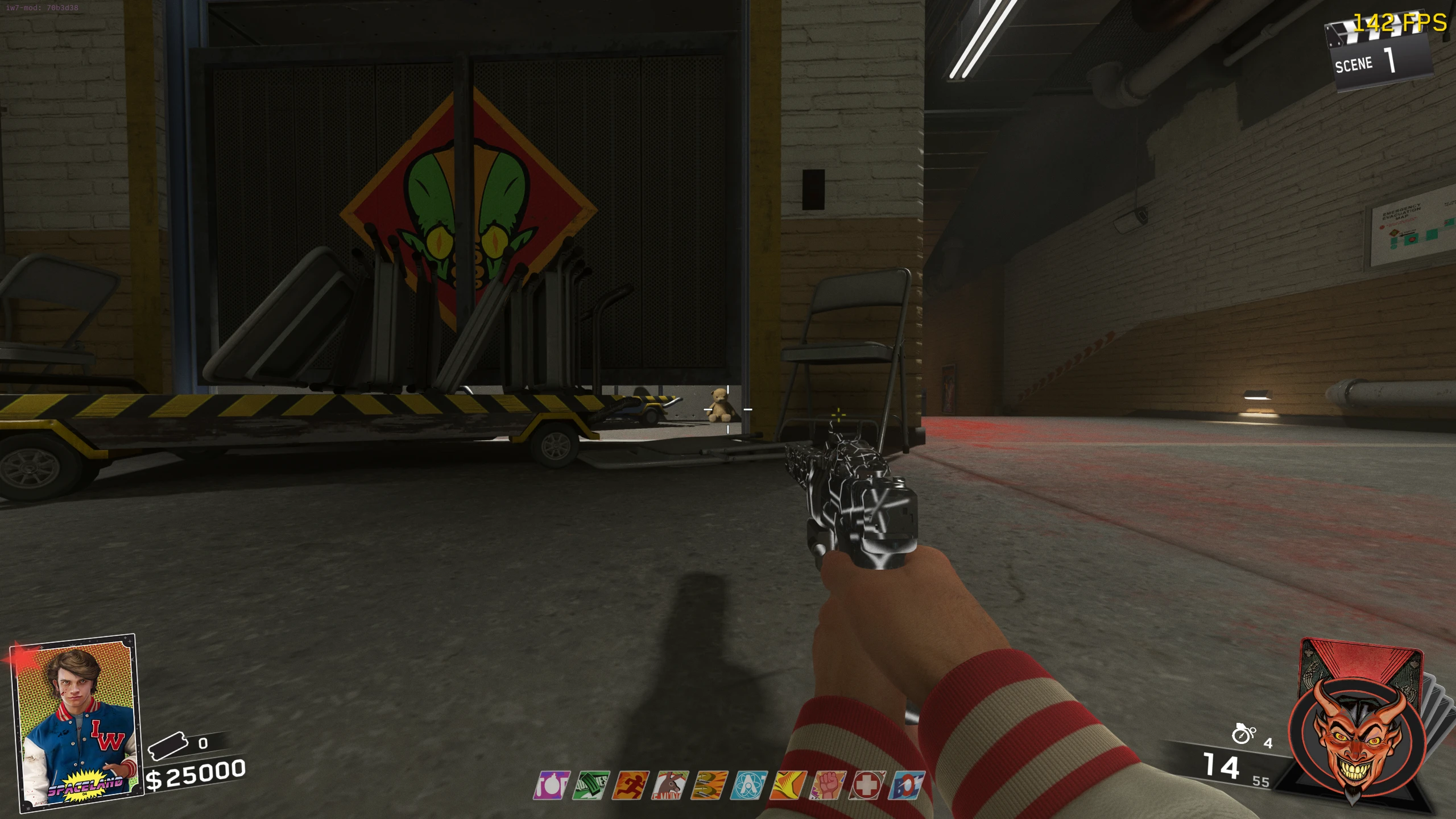Click the Spaceland character portrait card
Screen dimensions: 1456x819
[75, 723]
